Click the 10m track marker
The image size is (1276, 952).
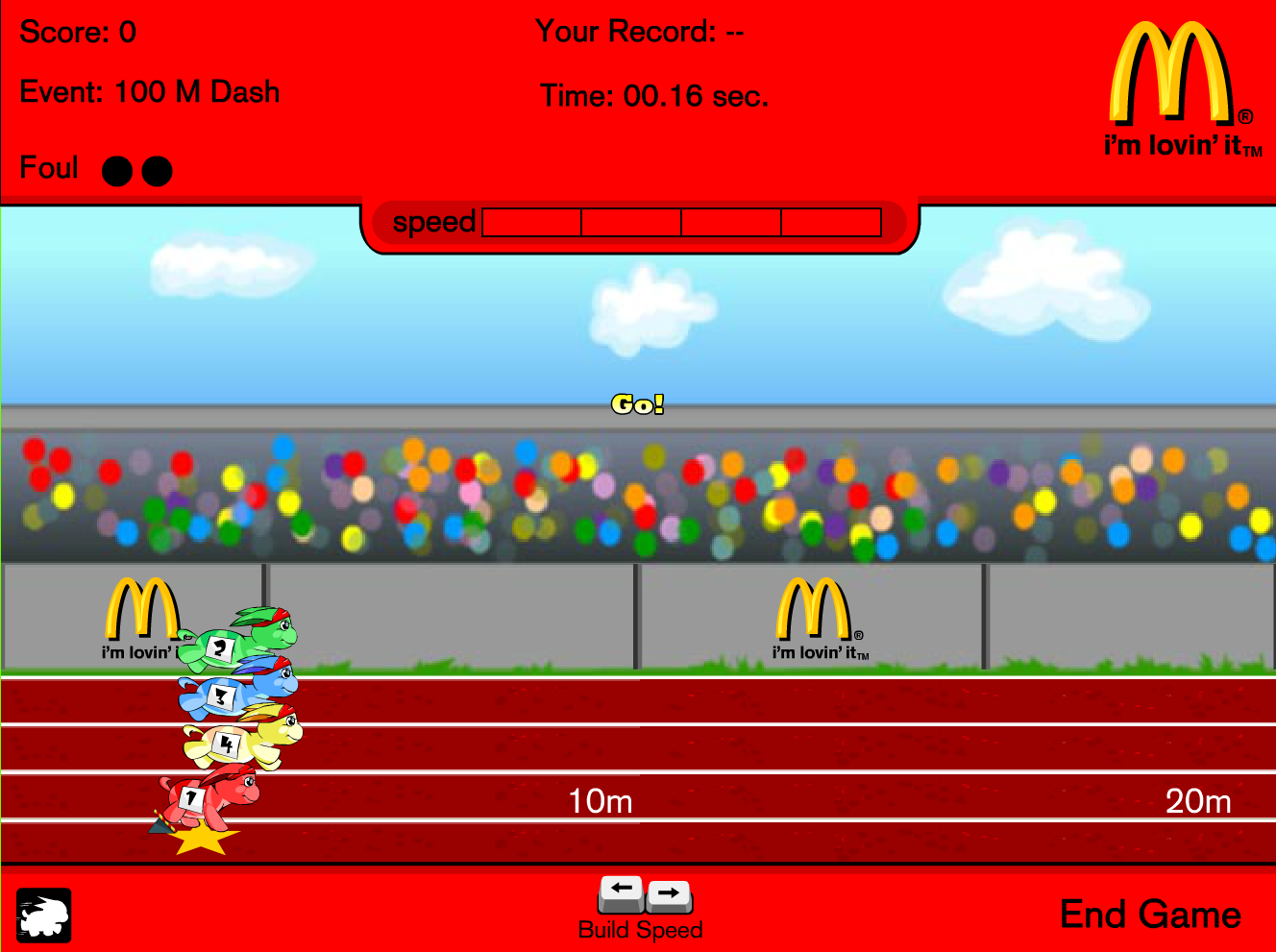click(x=600, y=800)
